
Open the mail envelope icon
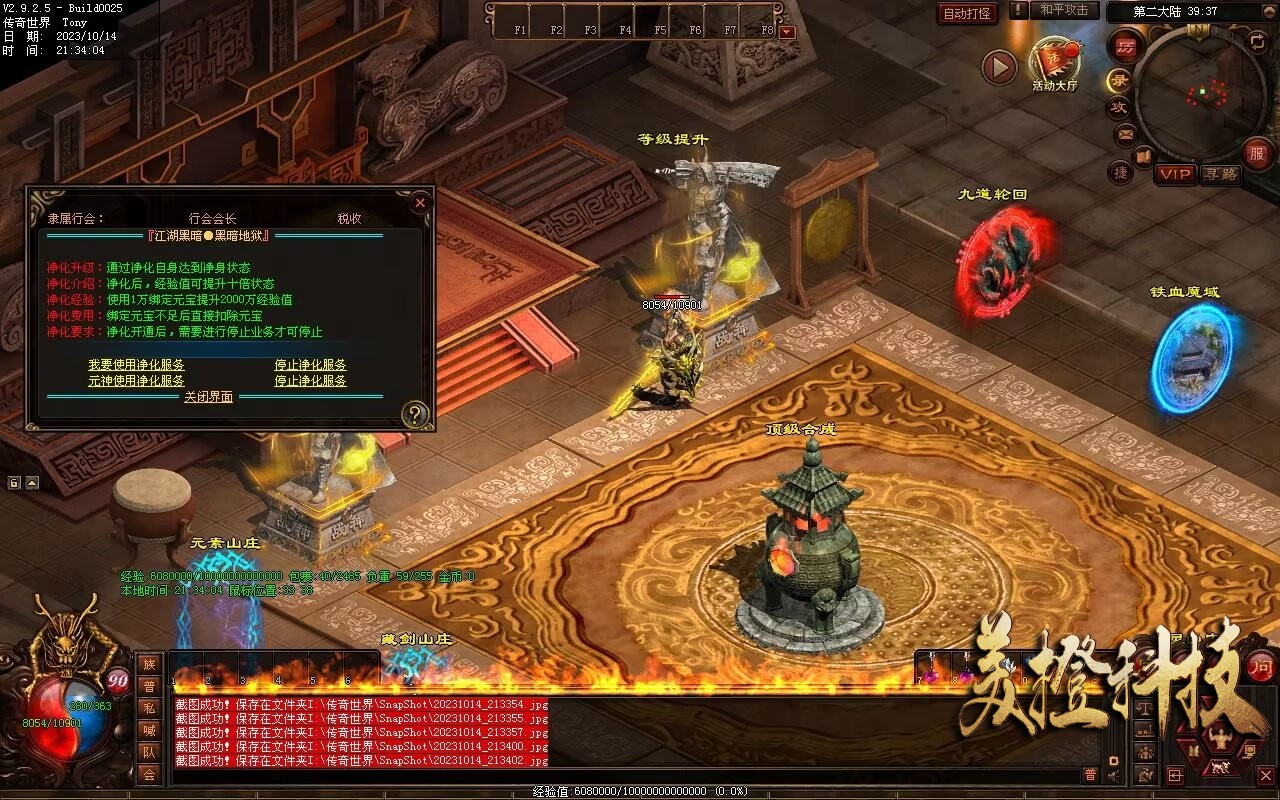[1125, 134]
